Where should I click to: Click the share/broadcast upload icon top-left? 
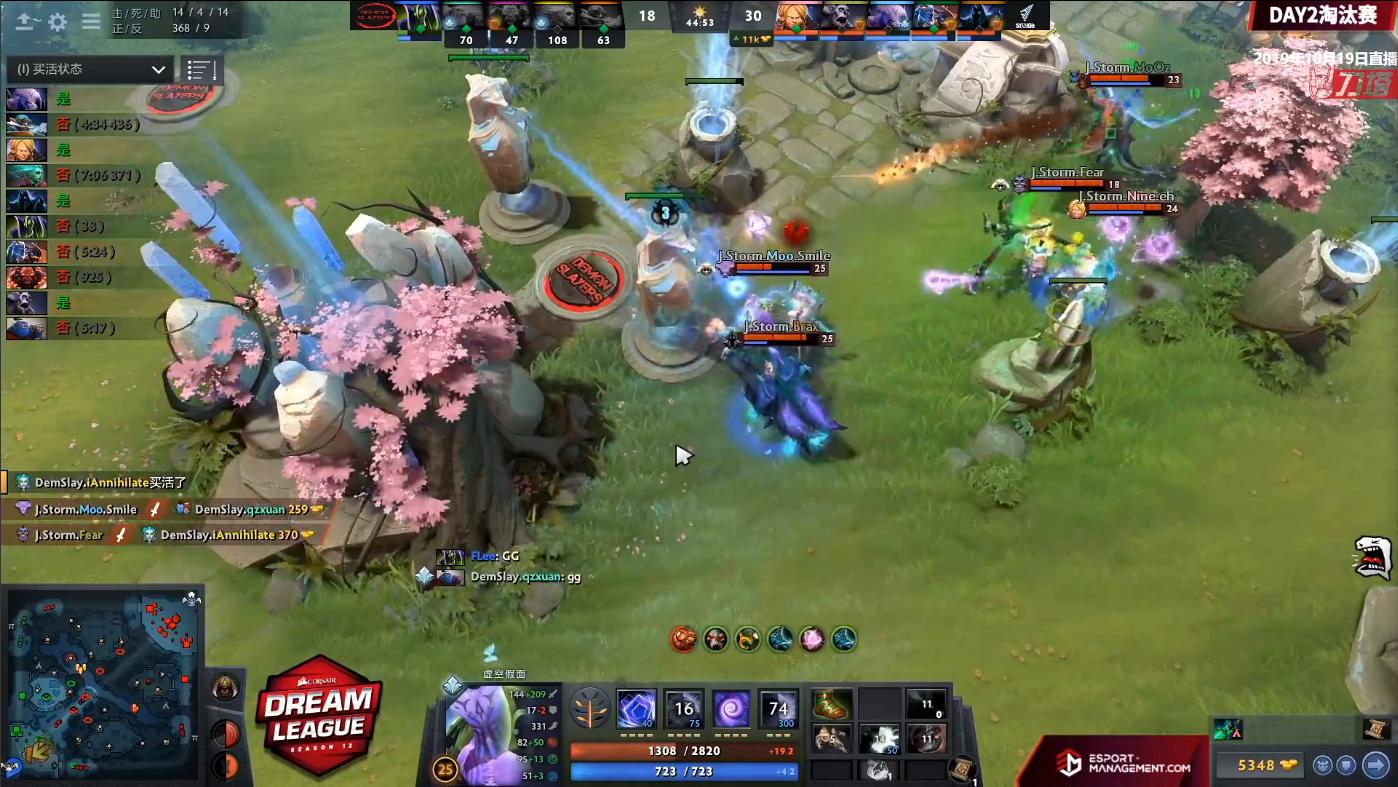pos(22,21)
